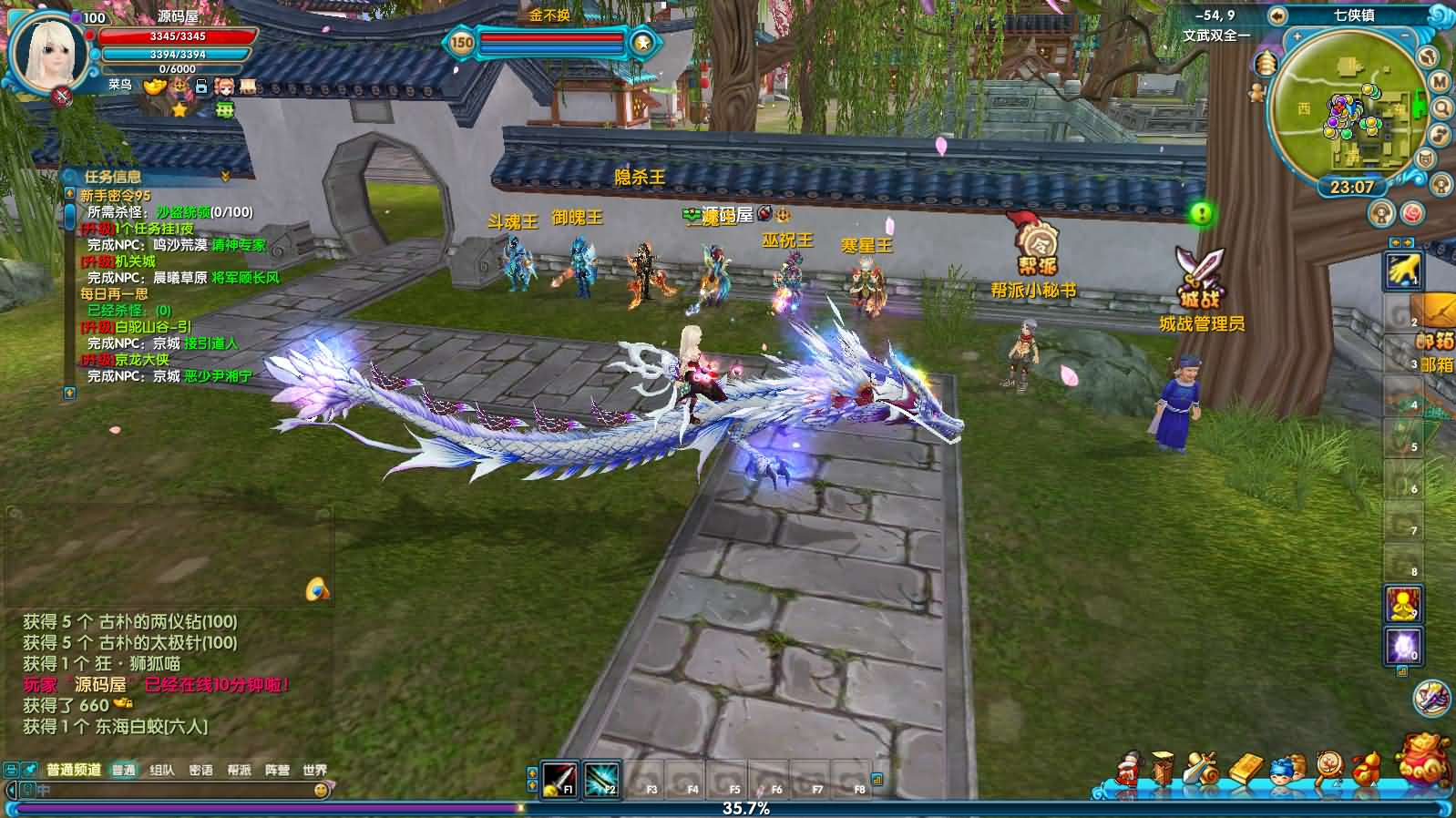Image resolution: width=1456 pixels, height=818 pixels.
Task: Open the sword and scroll menu icon
Action: pos(1203,768)
